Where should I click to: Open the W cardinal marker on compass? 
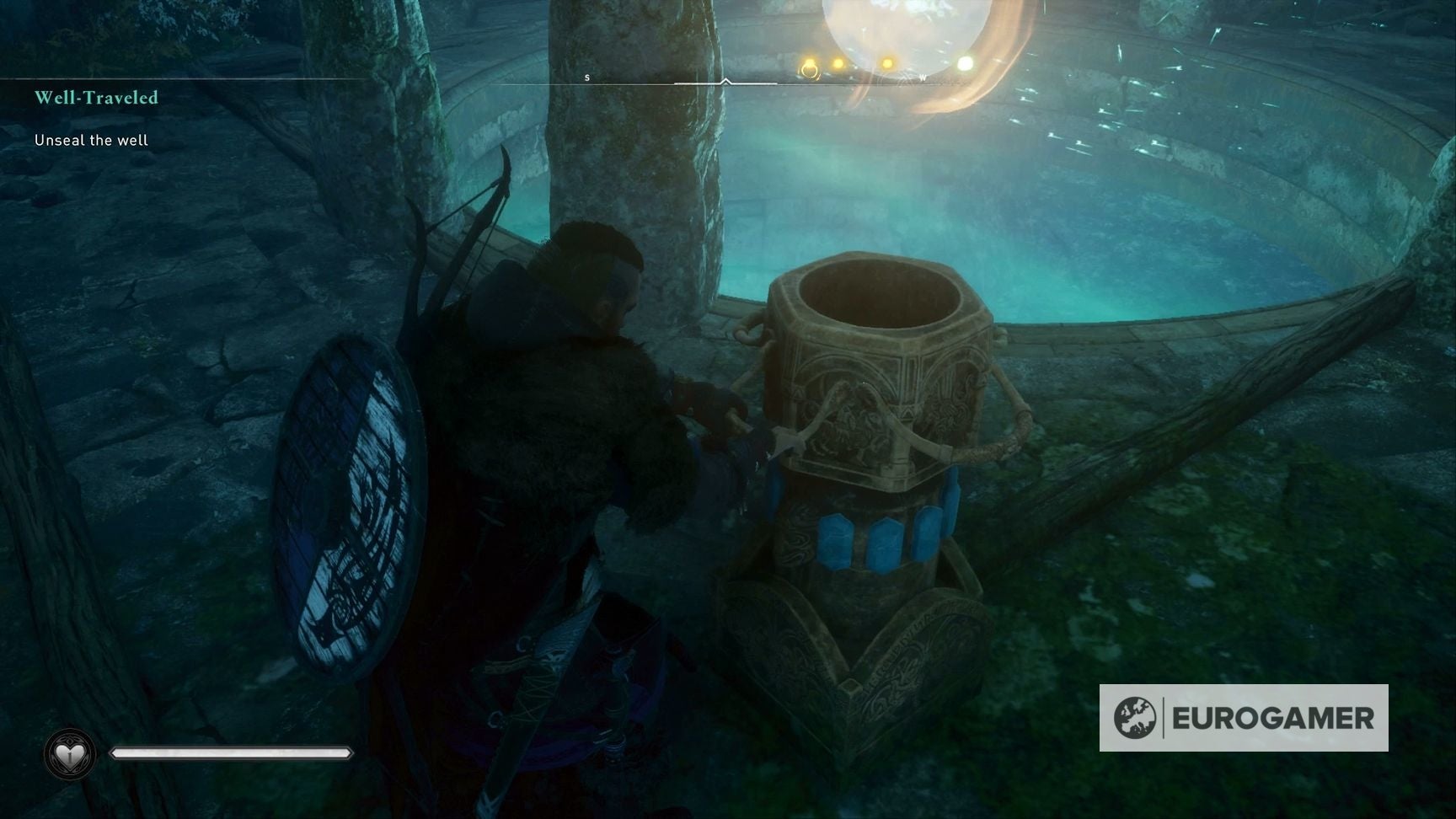[x=924, y=76]
